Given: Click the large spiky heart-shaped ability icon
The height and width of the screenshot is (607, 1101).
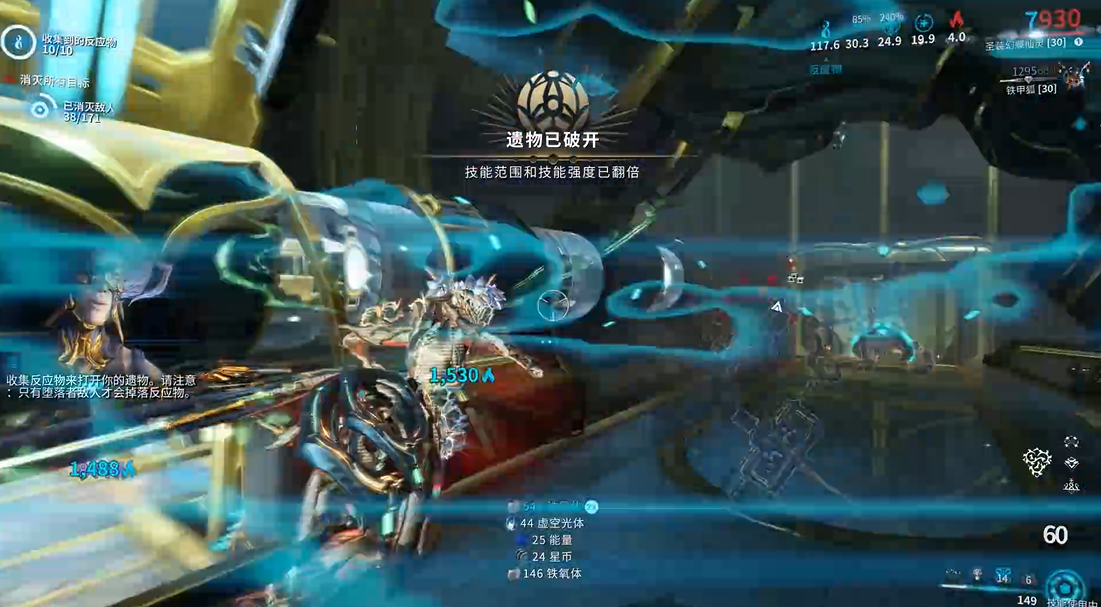Looking at the screenshot, I should coord(1037,460).
